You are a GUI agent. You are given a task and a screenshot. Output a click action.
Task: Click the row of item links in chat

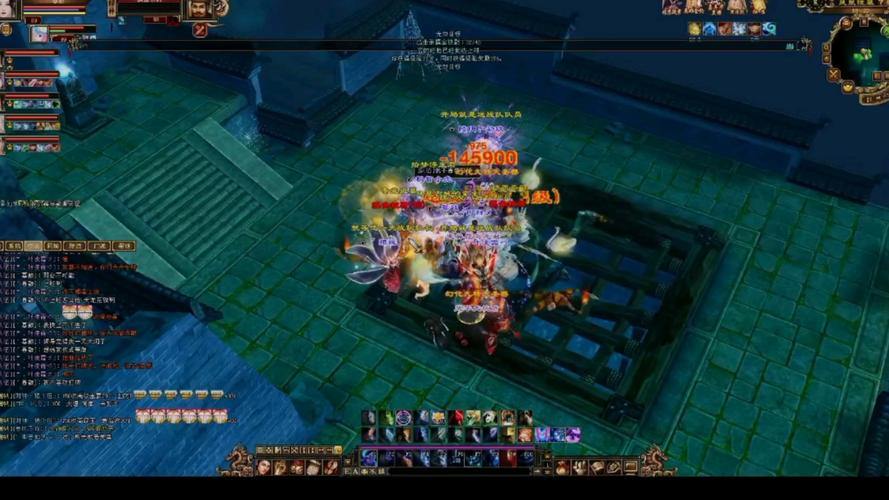tap(185, 415)
